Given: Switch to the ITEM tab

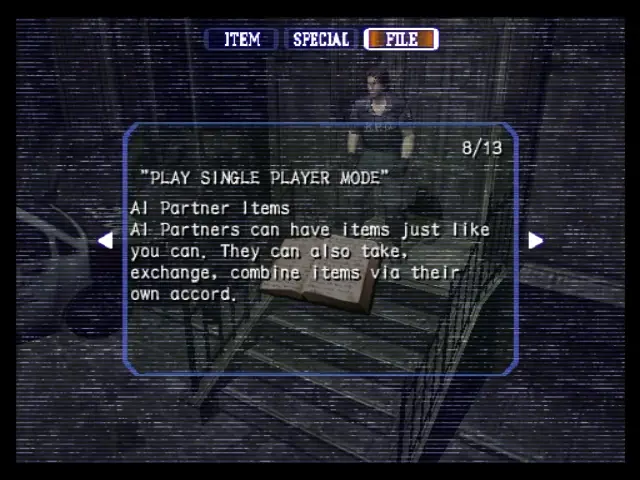Looking at the screenshot, I should pyautogui.click(x=242, y=39).
